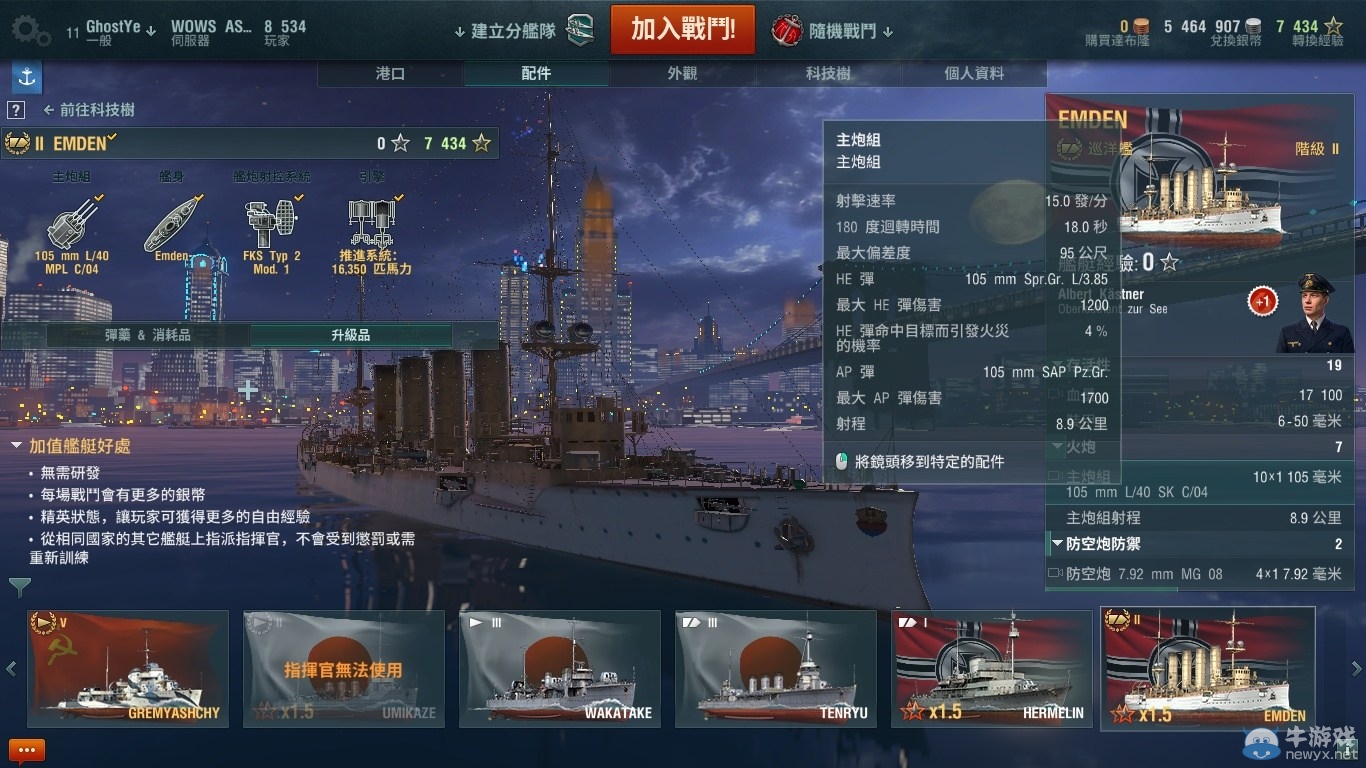Open the chat icon at bottom left
The height and width of the screenshot is (768, 1366).
click(27, 750)
